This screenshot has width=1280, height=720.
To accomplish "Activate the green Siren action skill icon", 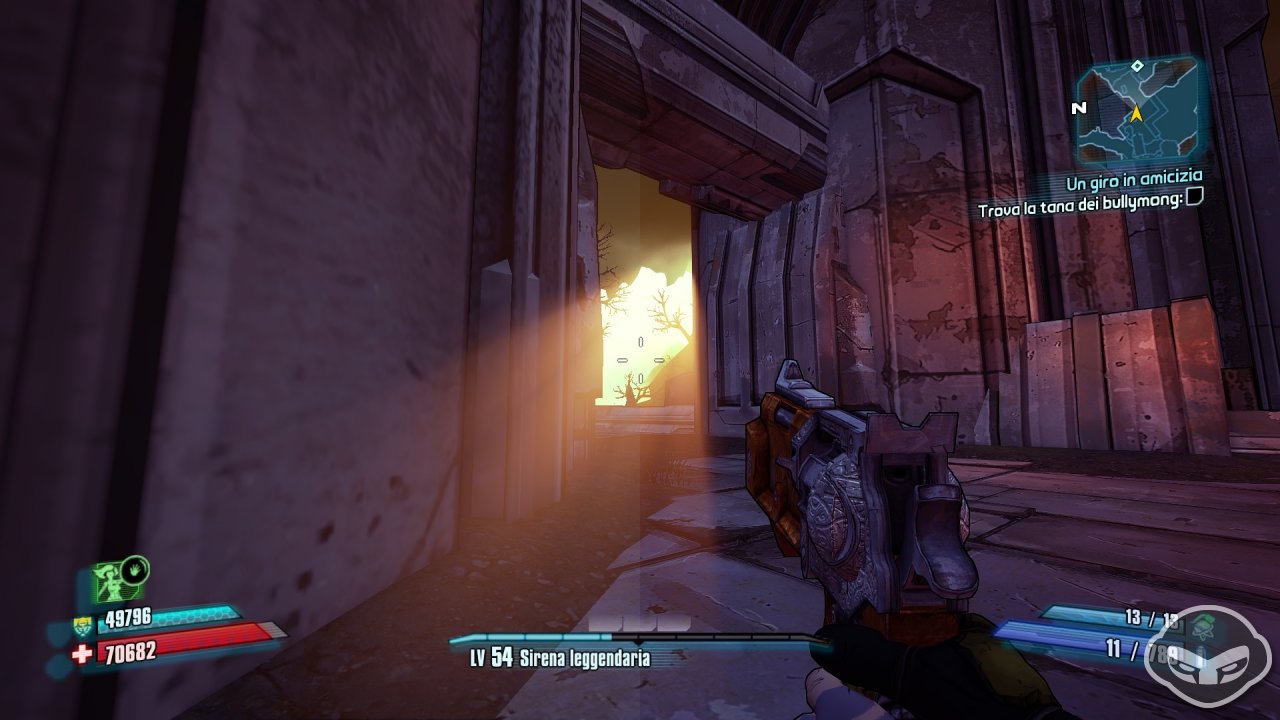I will click(x=111, y=581).
